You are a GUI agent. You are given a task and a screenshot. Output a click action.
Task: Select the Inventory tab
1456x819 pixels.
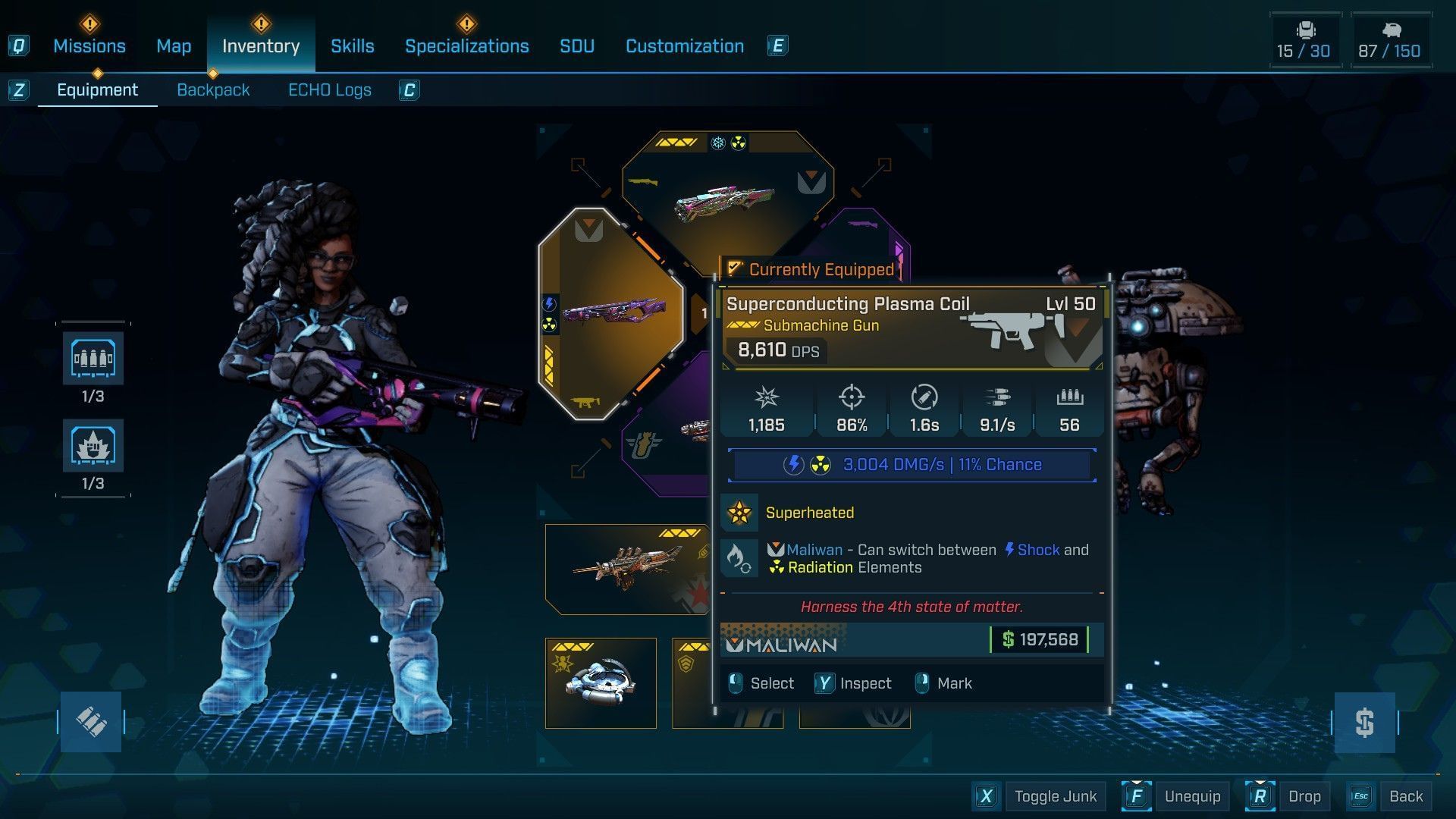coord(261,46)
